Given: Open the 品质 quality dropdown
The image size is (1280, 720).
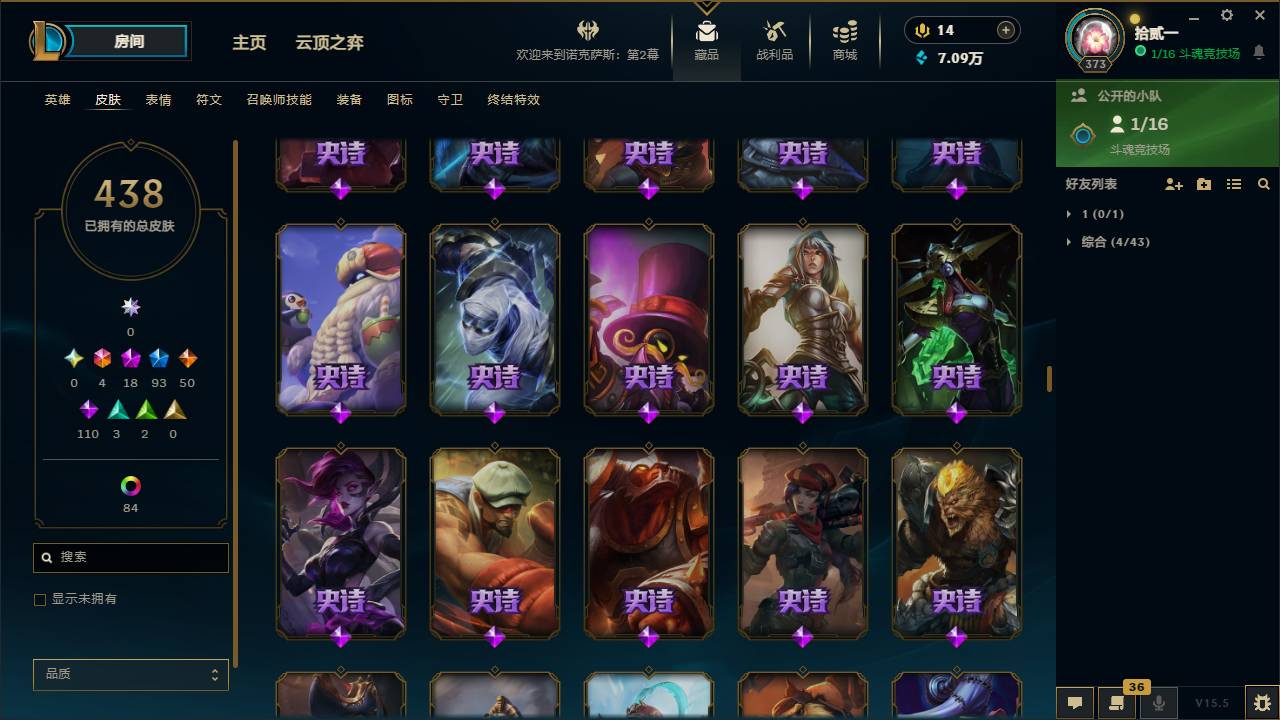Looking at the screenshot, I should [x=130, y=674].
